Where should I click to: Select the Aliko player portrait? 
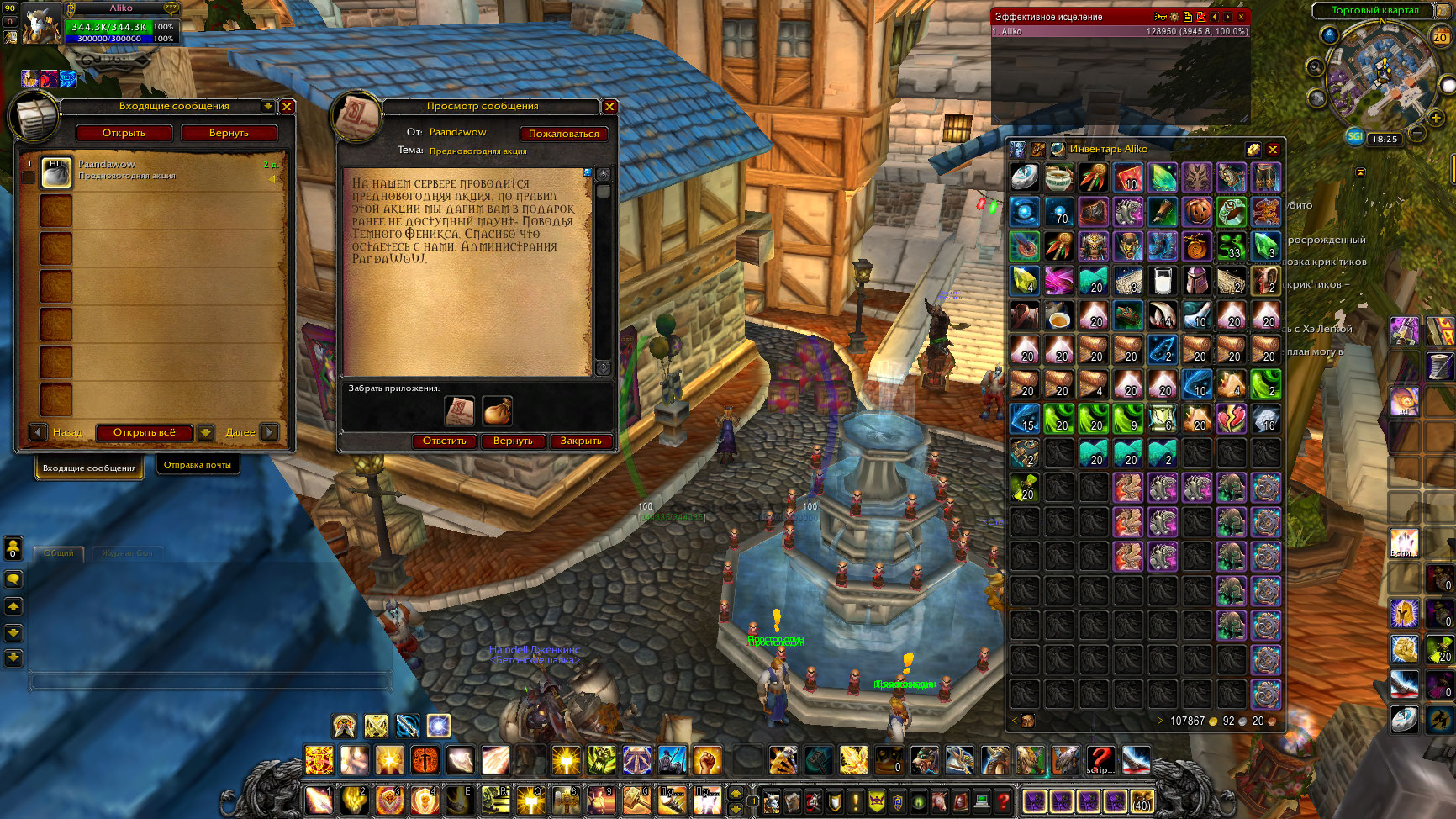point(40,24)
